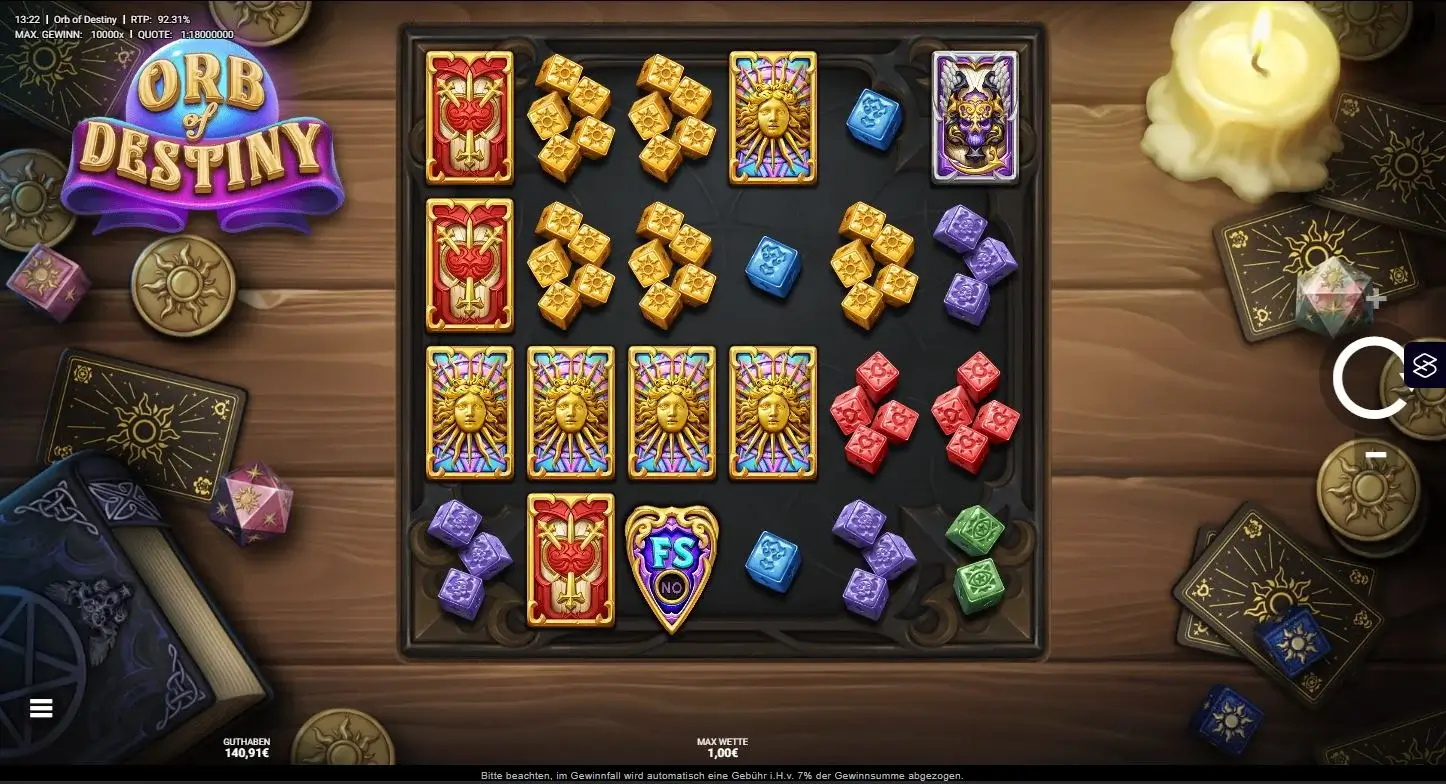Click the Gewinnsumme fee notice text

(723, 774)
